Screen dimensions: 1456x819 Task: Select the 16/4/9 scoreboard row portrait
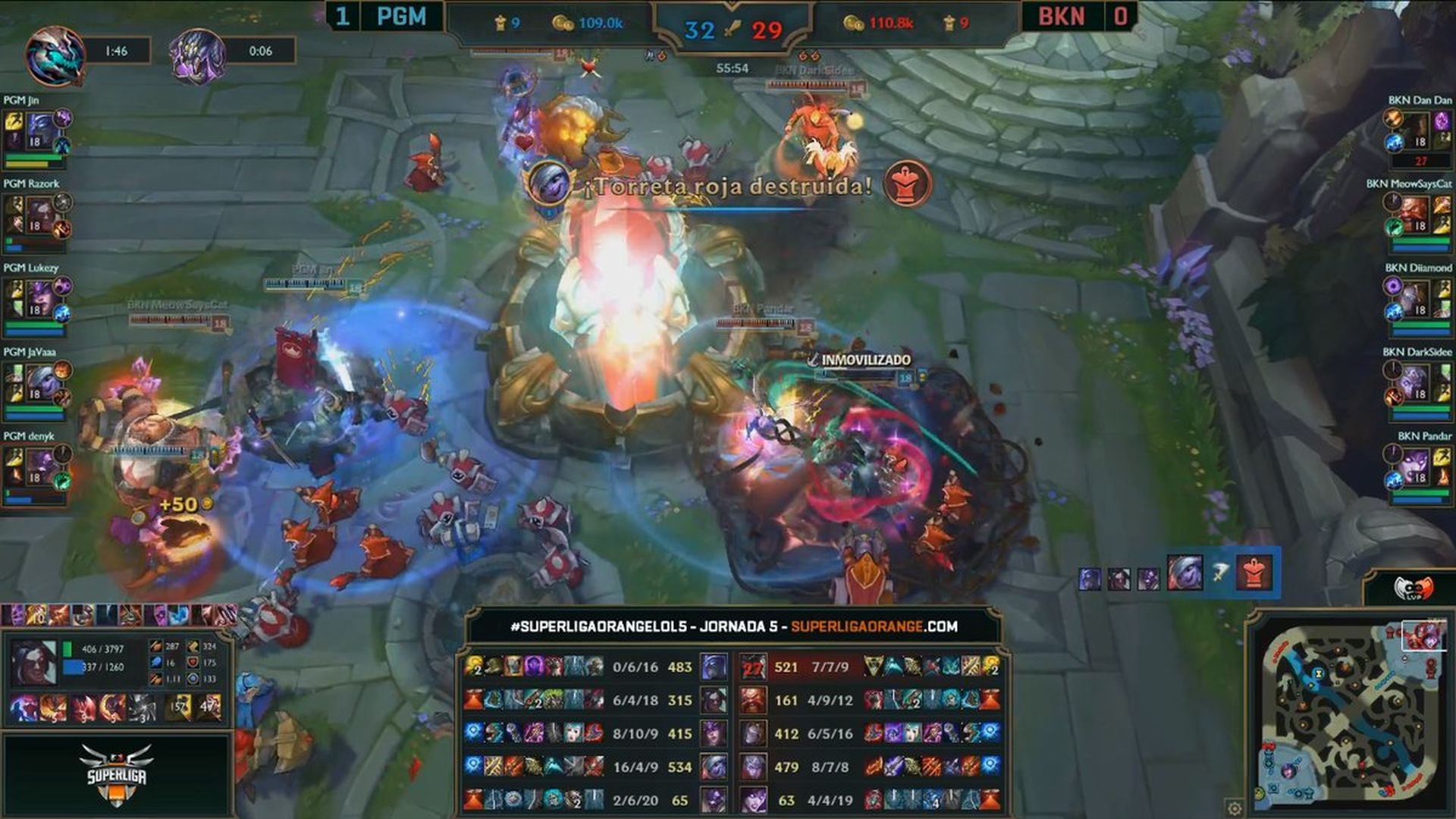click(713, 767)
